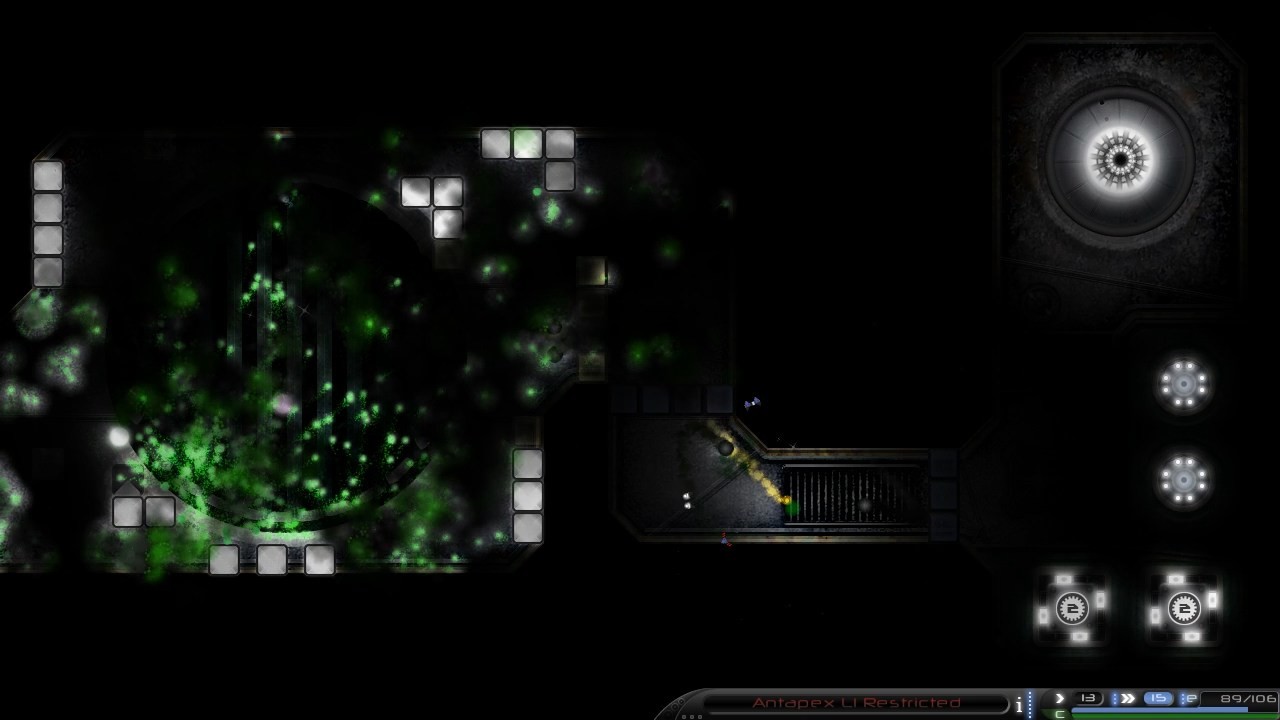Click the 'i' info icon on the HUD
This screenshot has width=1280, height=720.
pos(1018,700)
